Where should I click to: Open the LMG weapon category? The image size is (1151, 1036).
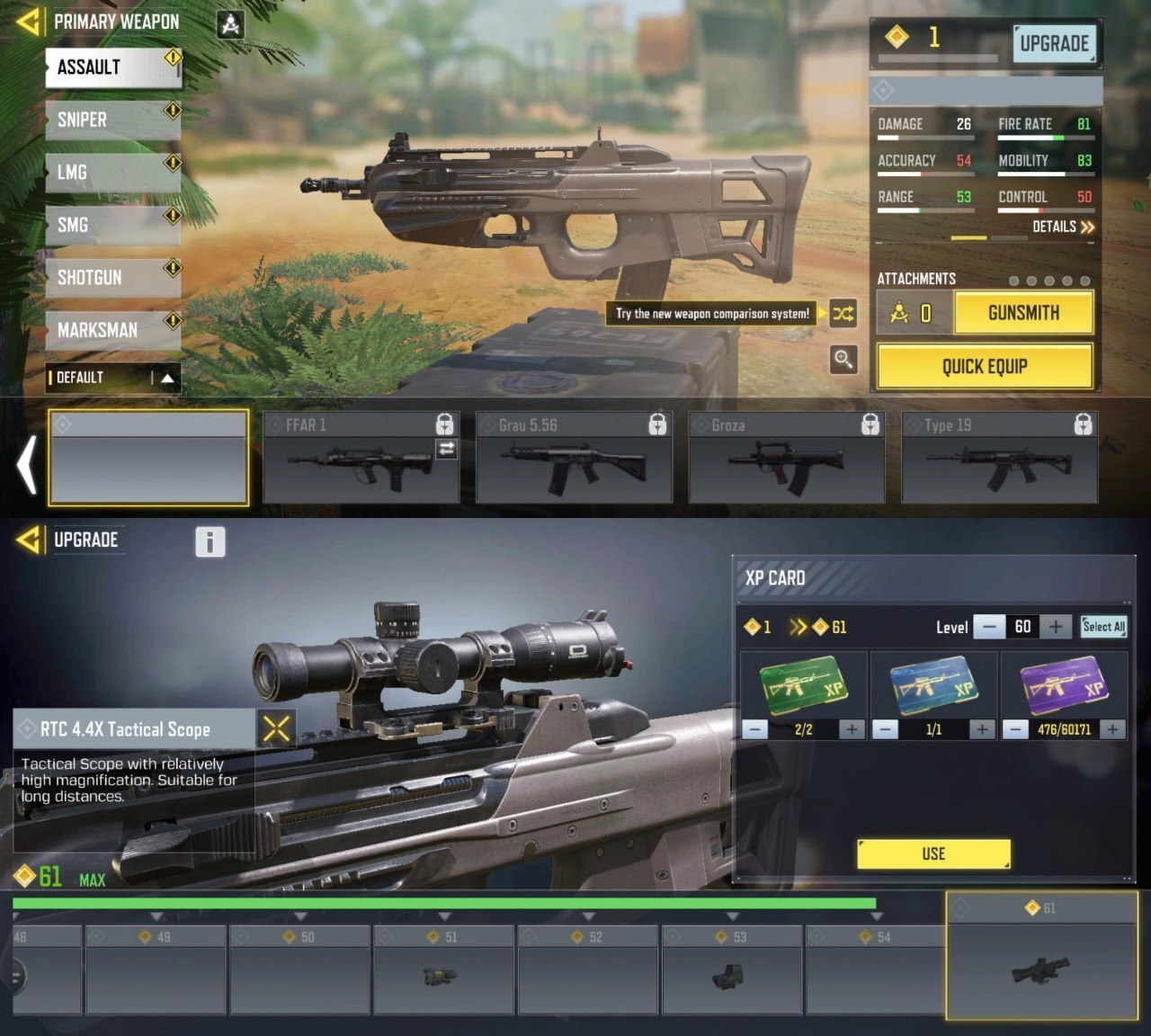click(113, 172)
